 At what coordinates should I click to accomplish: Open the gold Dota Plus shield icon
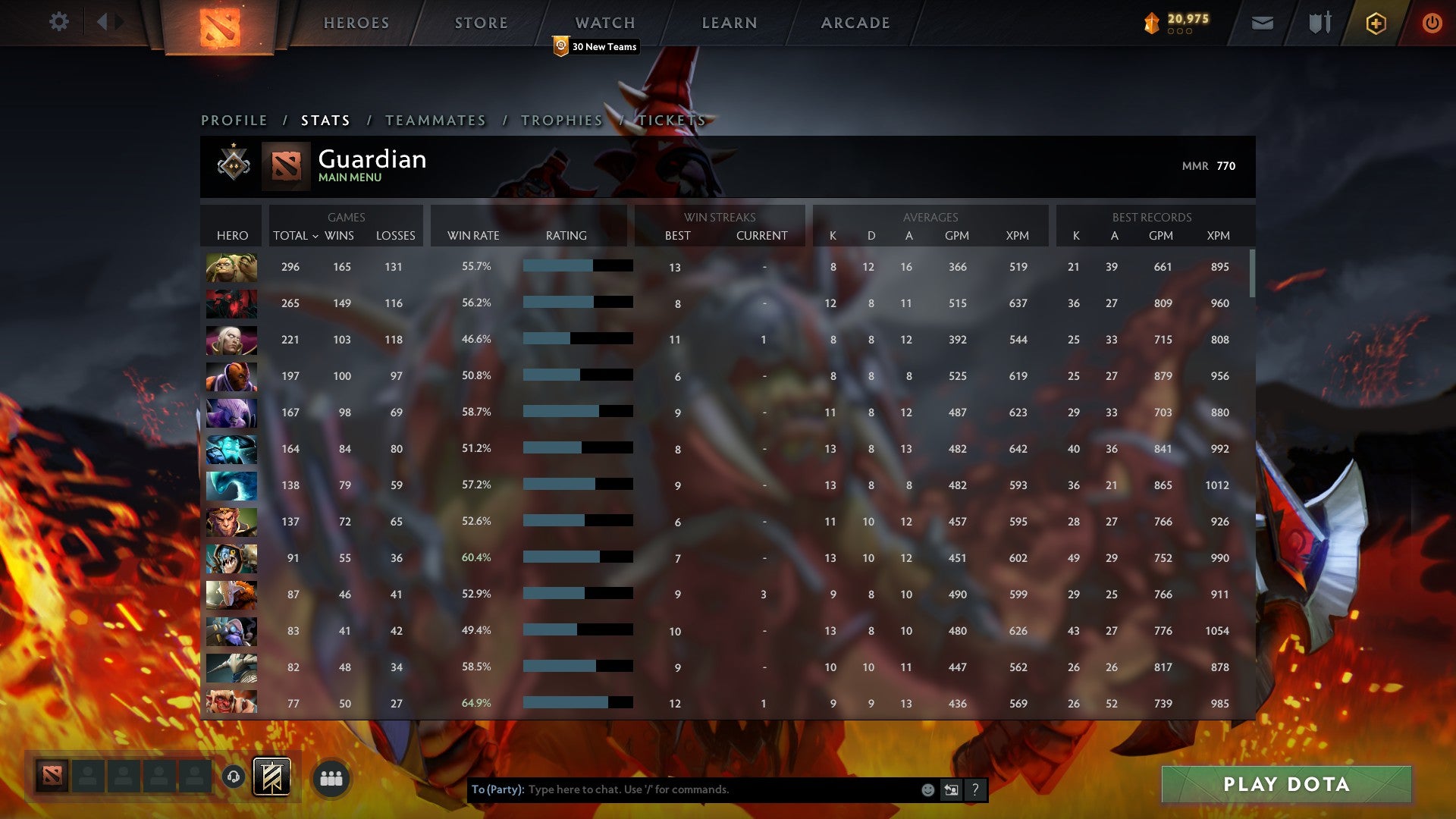tap(1376, 23)
